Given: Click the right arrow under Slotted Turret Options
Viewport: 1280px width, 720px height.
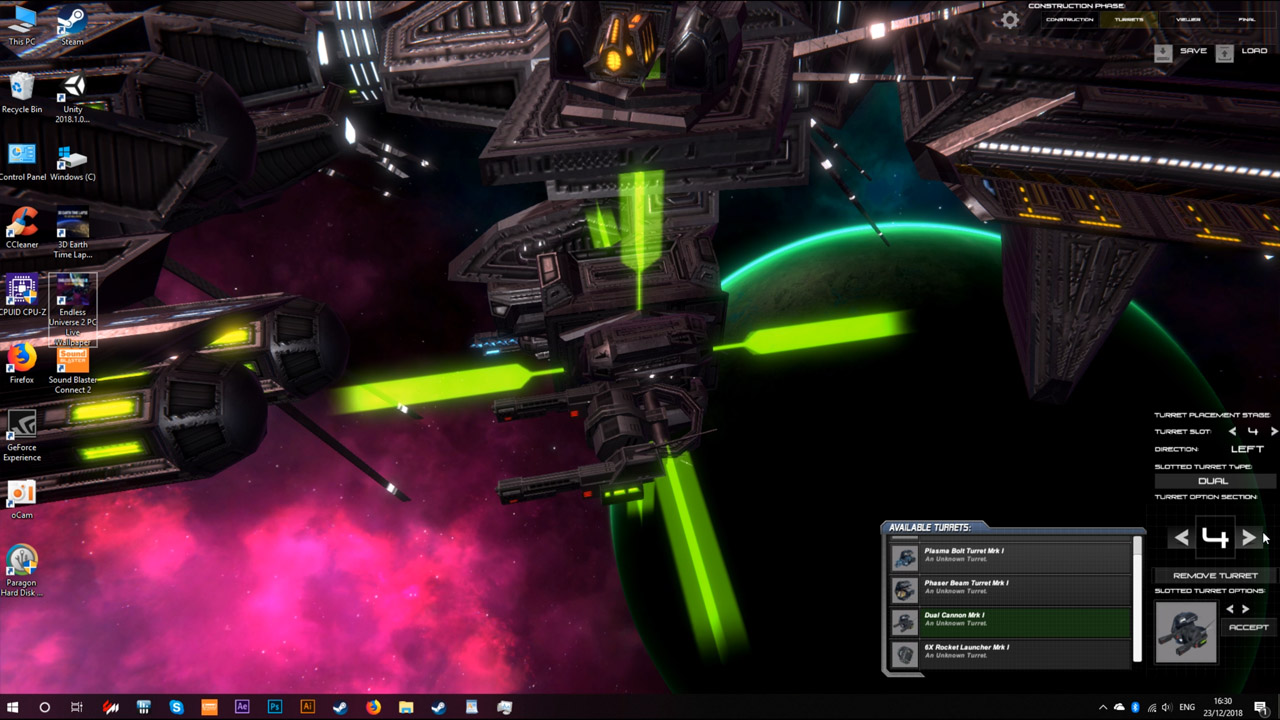Looking at the screenshot, I should click(1244, 609).
